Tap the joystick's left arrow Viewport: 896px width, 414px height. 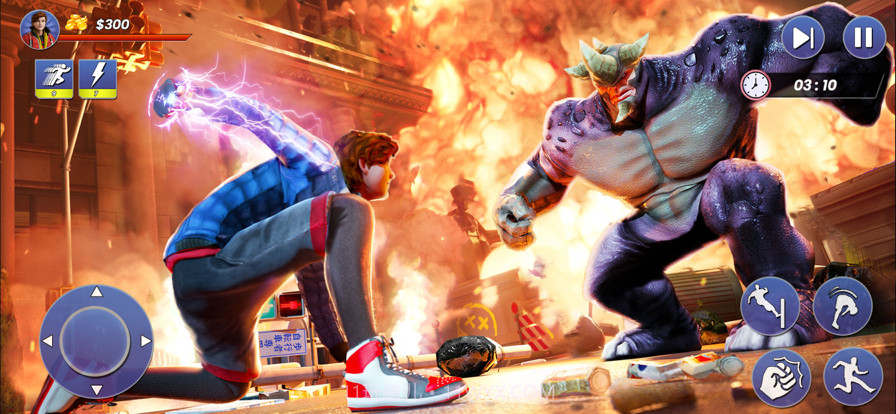[x=47, y=342]
